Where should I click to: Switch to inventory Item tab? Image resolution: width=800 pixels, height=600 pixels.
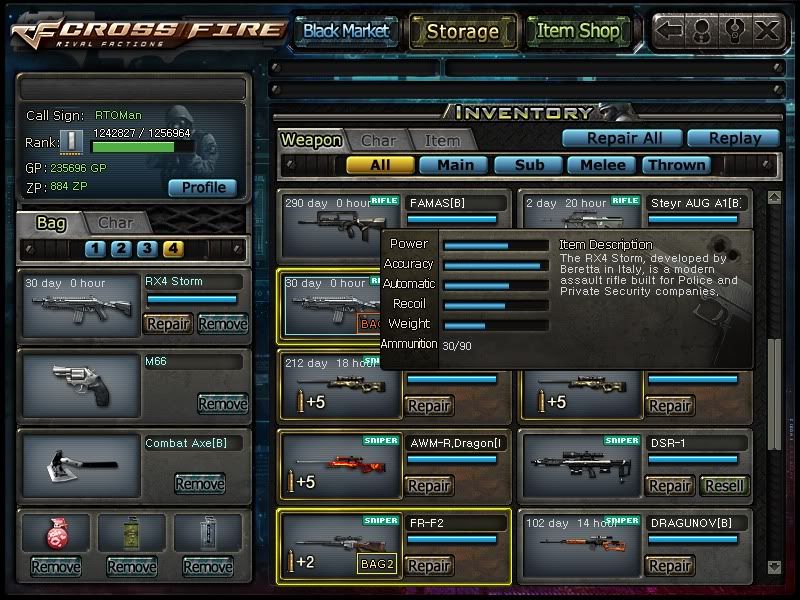(x=442, y=141)
